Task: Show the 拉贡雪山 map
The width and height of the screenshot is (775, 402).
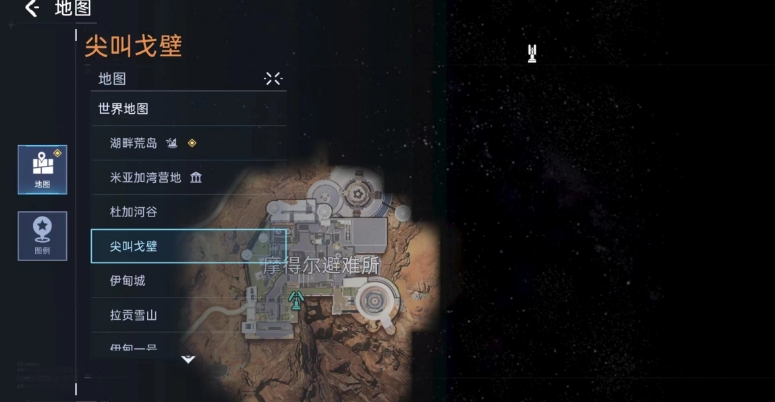Action: coord(134,315)
